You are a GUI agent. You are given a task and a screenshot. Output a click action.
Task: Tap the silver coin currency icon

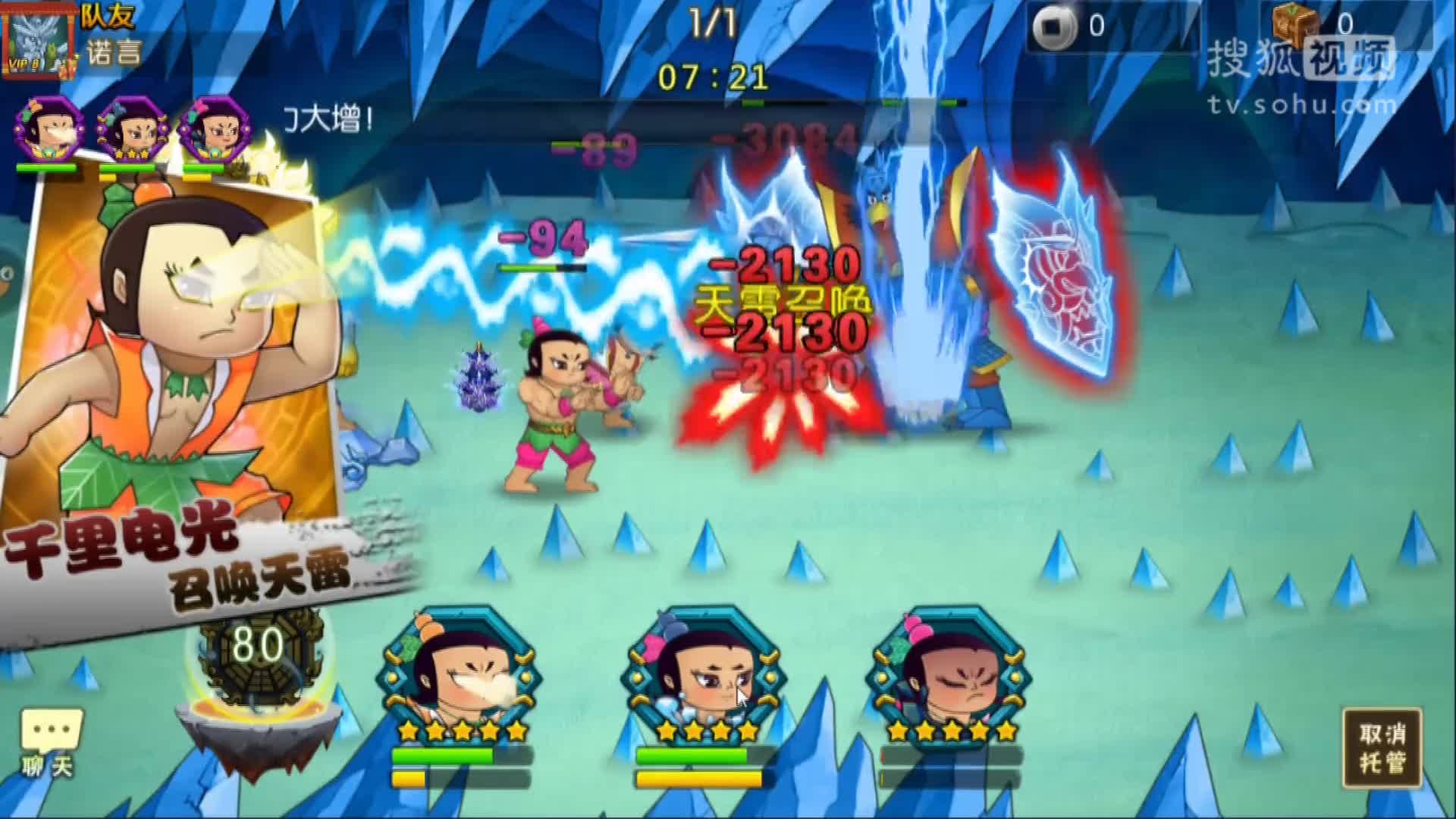pos(1053,23)
